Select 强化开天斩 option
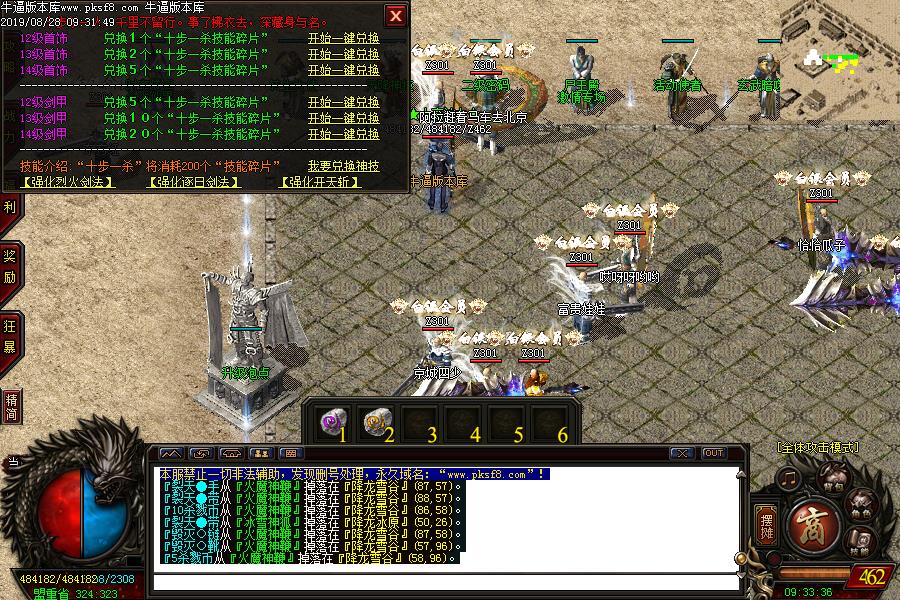The width and height of the screenshot is (900, 600). (x=317, y=182)
